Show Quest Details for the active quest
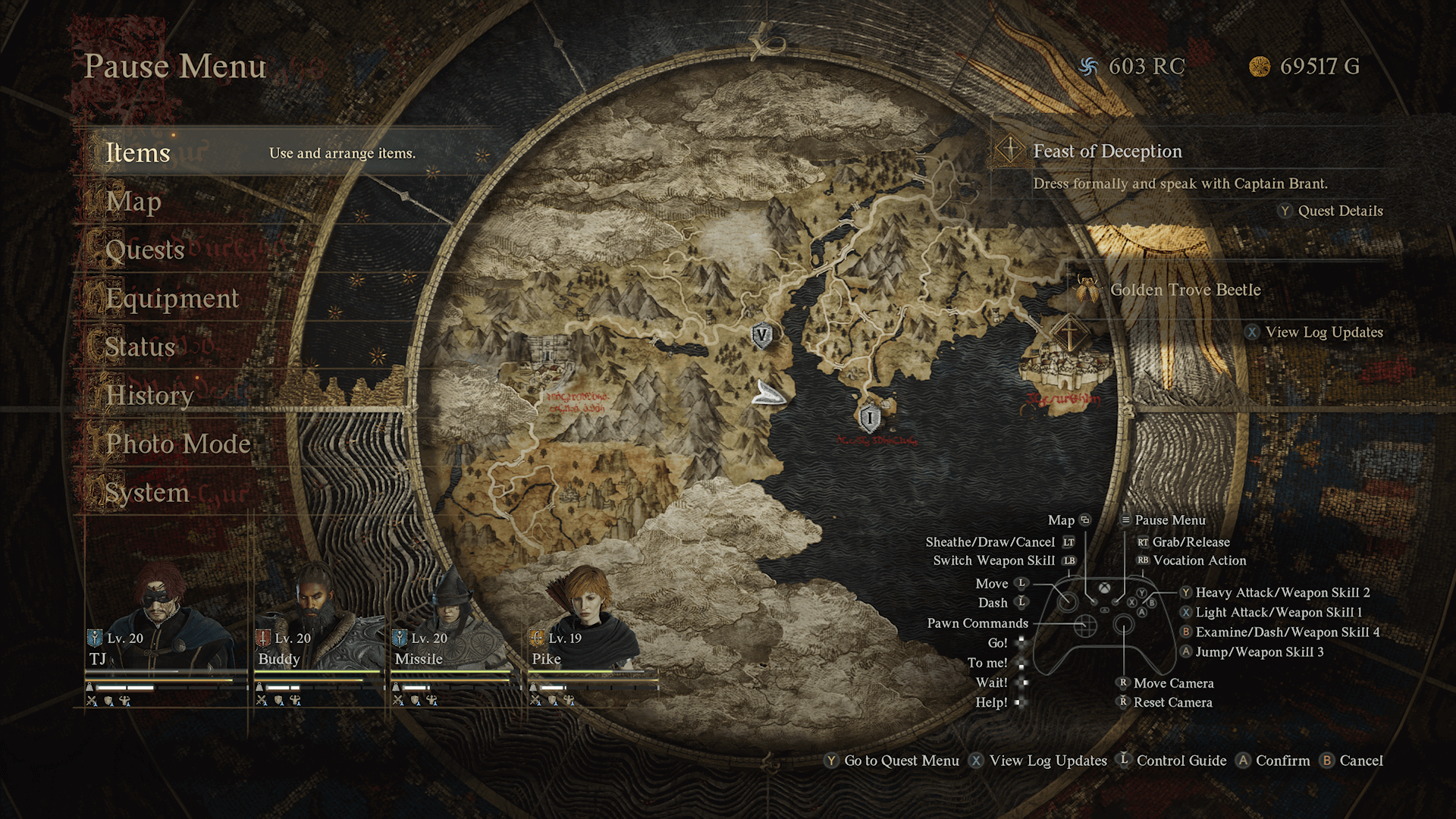 click(x=1339, y=211)
